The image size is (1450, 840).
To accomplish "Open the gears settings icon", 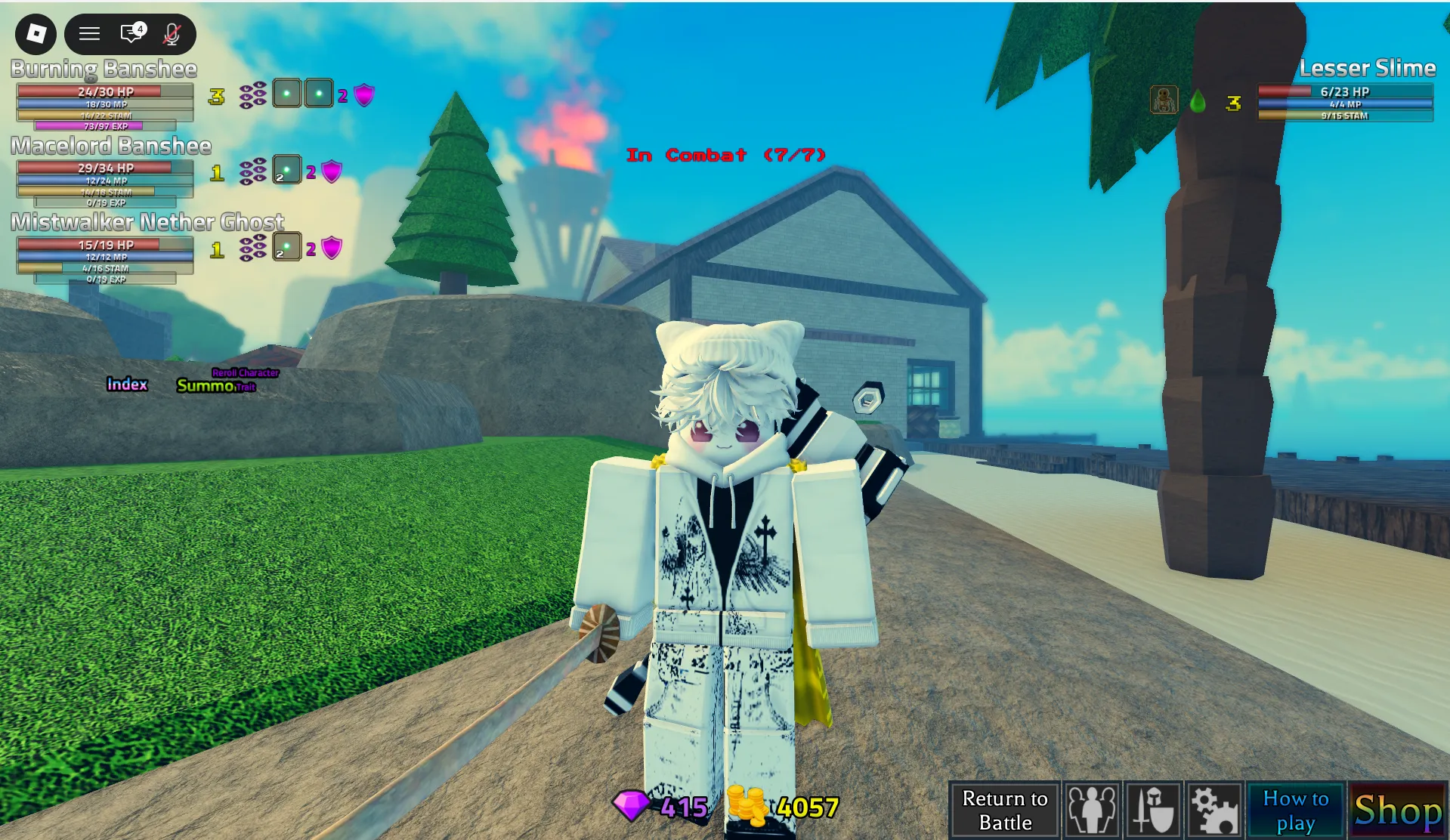I will [x=1214, y=811].
